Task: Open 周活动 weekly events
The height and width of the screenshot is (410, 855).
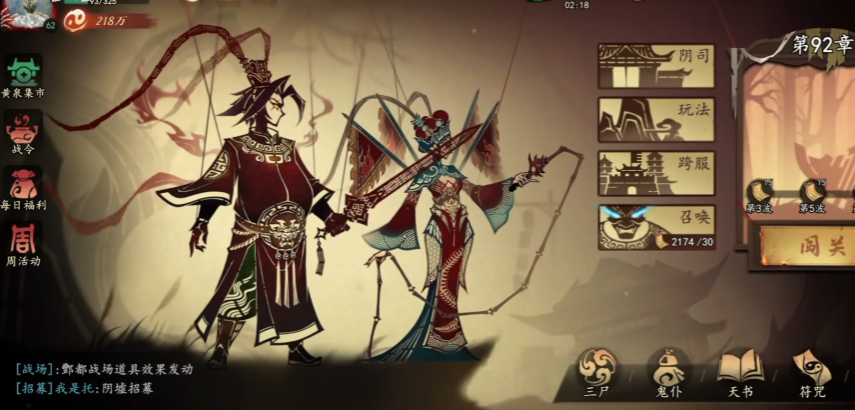Action: point(23,244)
